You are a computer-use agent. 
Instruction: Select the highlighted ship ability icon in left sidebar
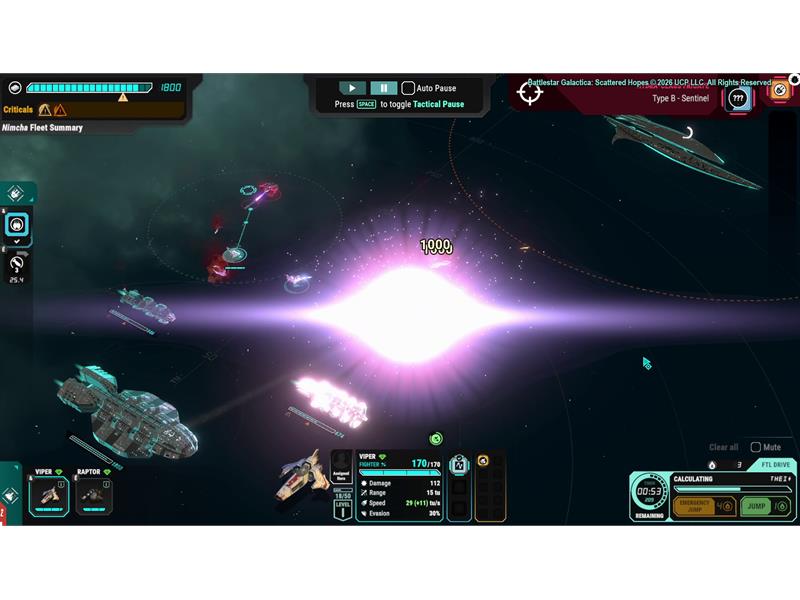point(17,226)
